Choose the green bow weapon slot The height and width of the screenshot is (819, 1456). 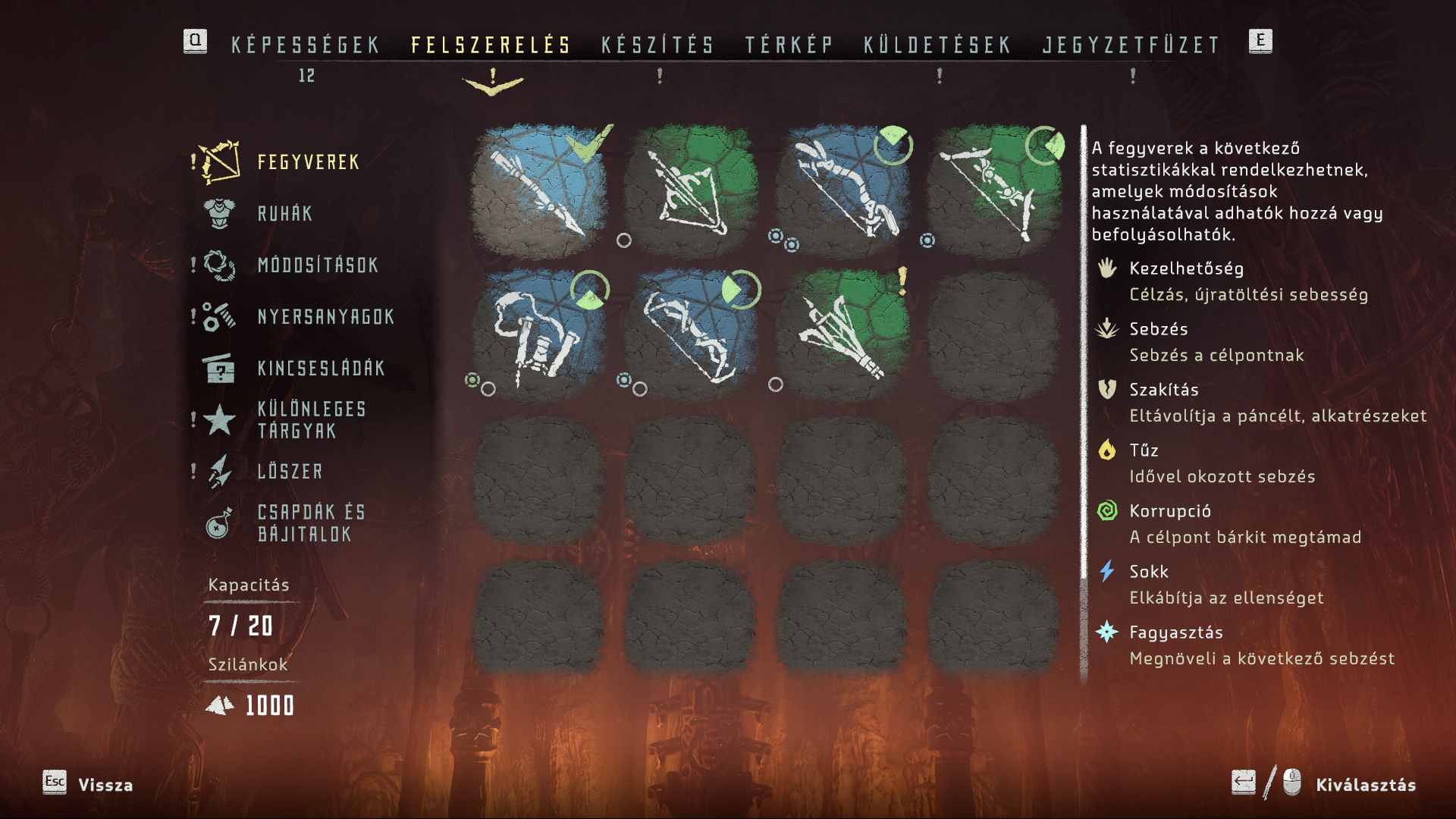(993, 189)
